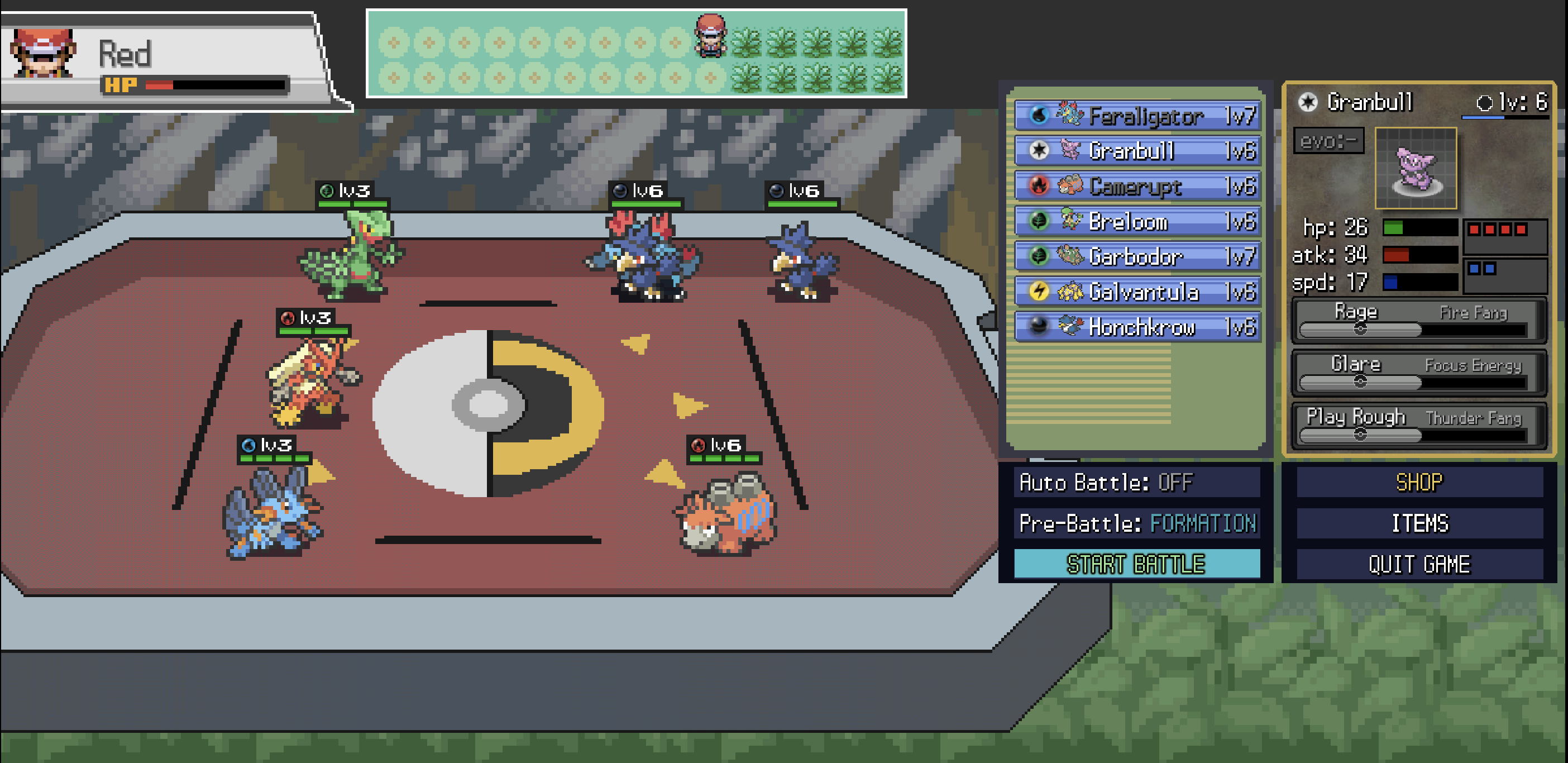Screen dimensions: 1568x763
Task: Choose Galvantula from the team list
Action: (x=1137, y=292)
